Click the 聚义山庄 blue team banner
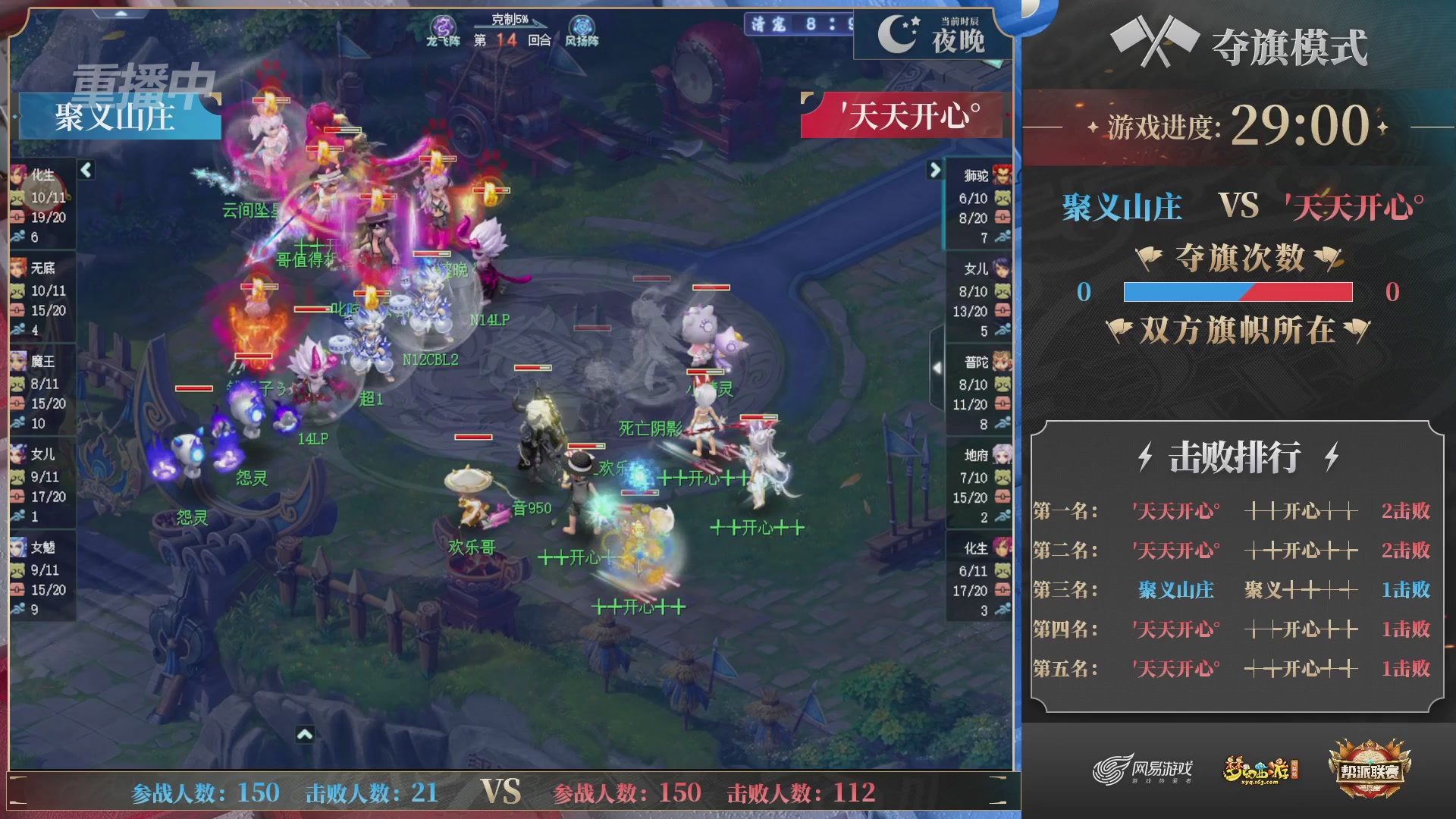 click(118, 118)
